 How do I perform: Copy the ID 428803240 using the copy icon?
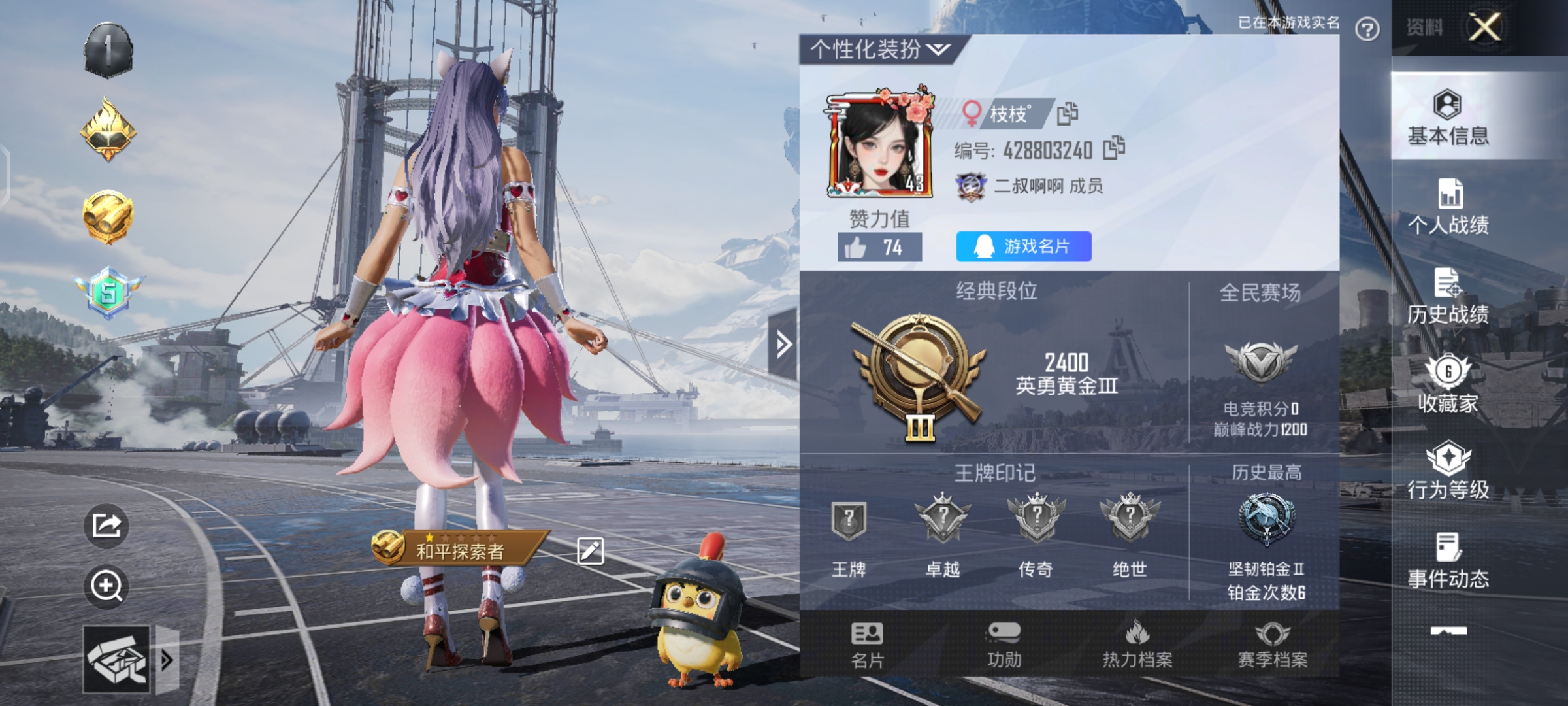(1115, 150)
